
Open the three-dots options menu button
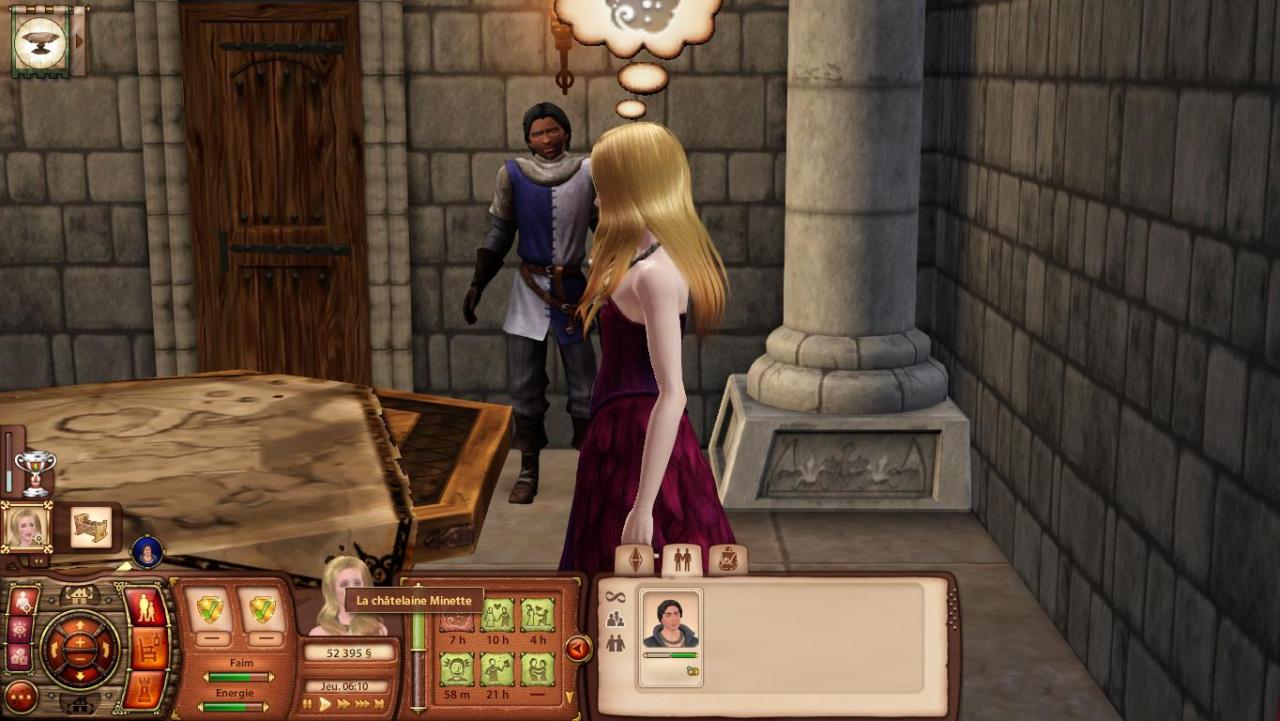click(19, 696)
